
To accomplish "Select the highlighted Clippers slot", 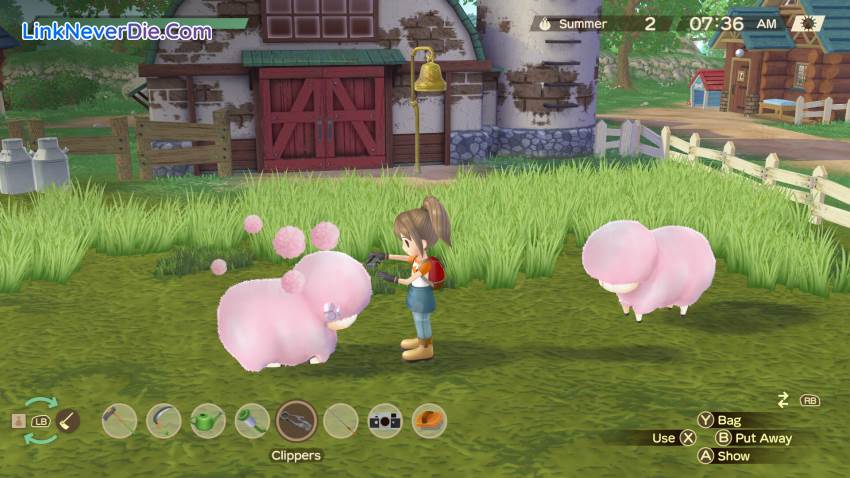I will pyautogui.click(x=296, y=421).
